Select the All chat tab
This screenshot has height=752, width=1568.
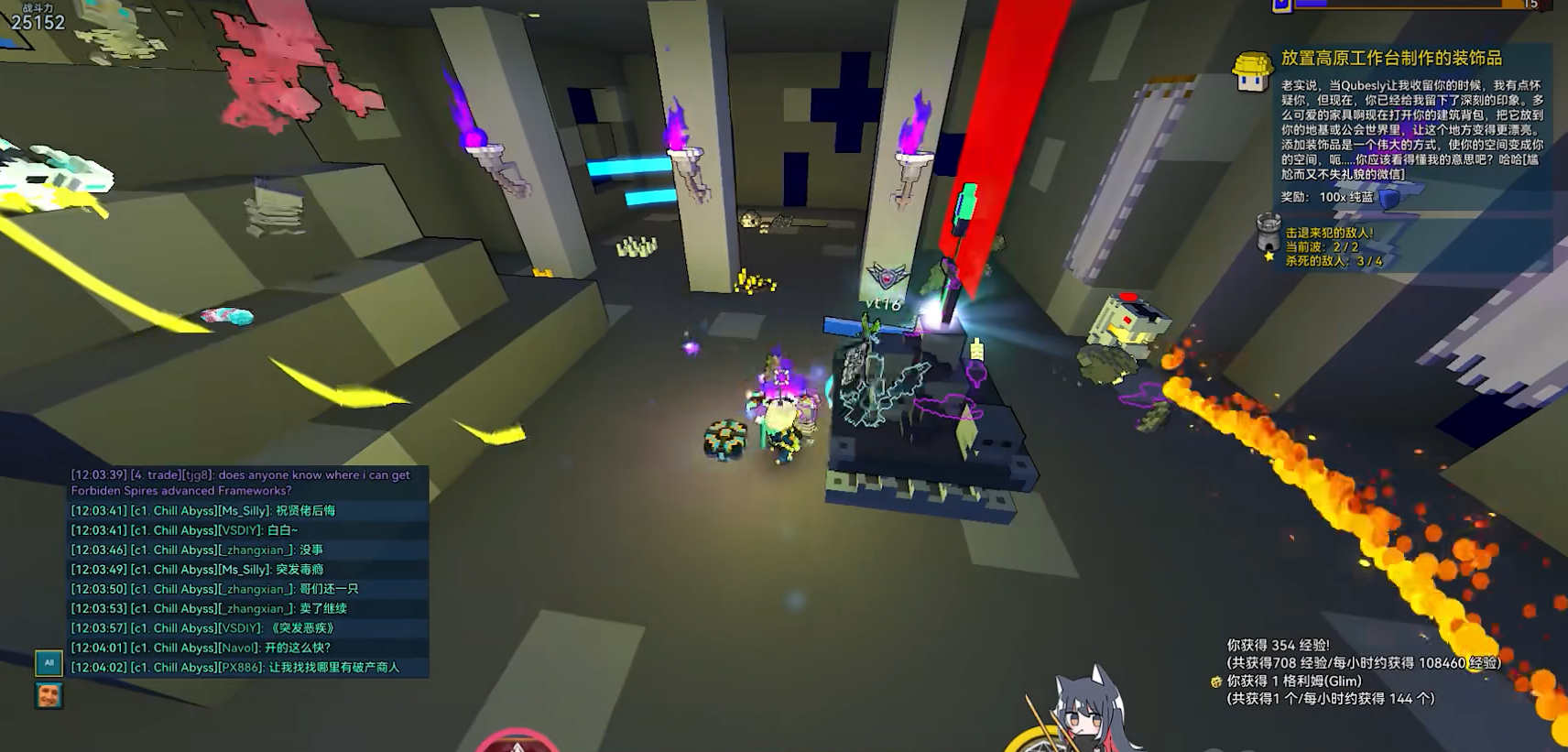click(x=49, y=662)
